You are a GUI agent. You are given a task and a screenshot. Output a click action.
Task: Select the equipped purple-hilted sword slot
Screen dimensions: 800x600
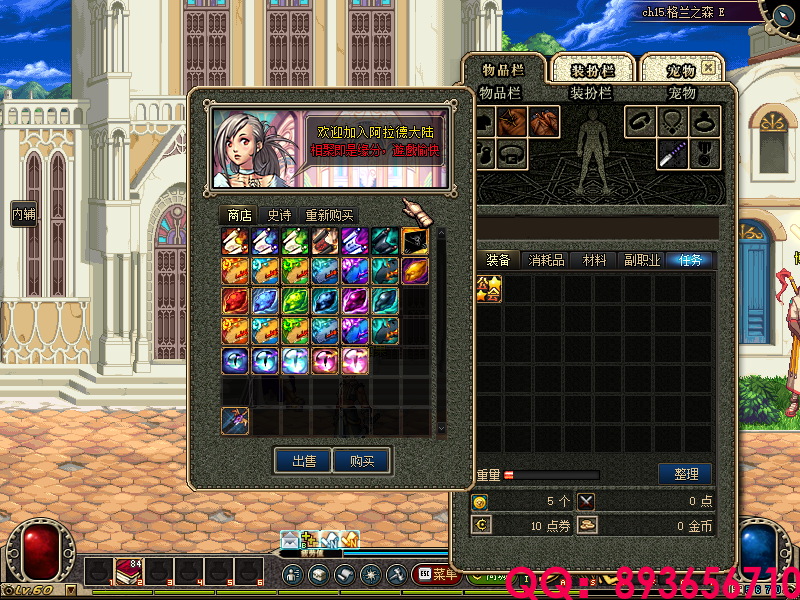pyautogui.click(x=672, y=154)
